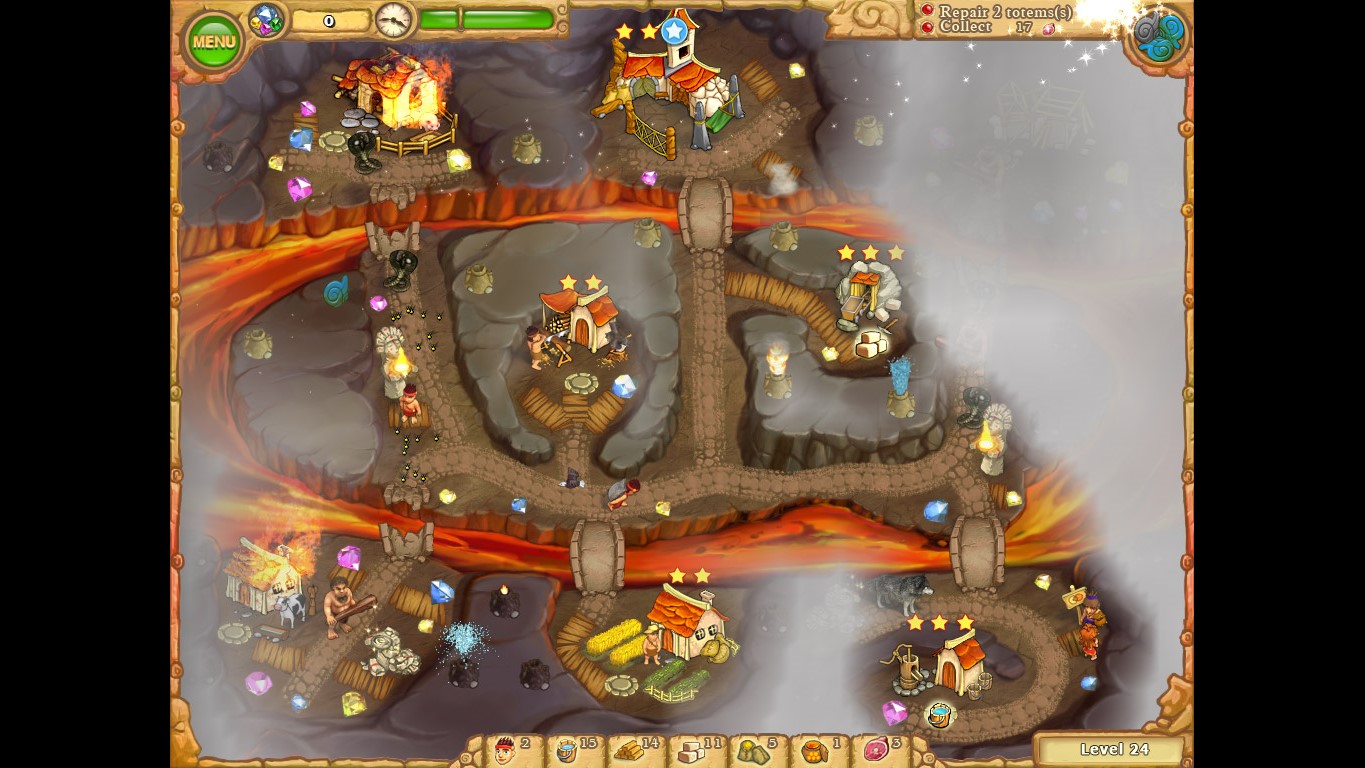Click the blue star flag on the top building

(673, 29)
